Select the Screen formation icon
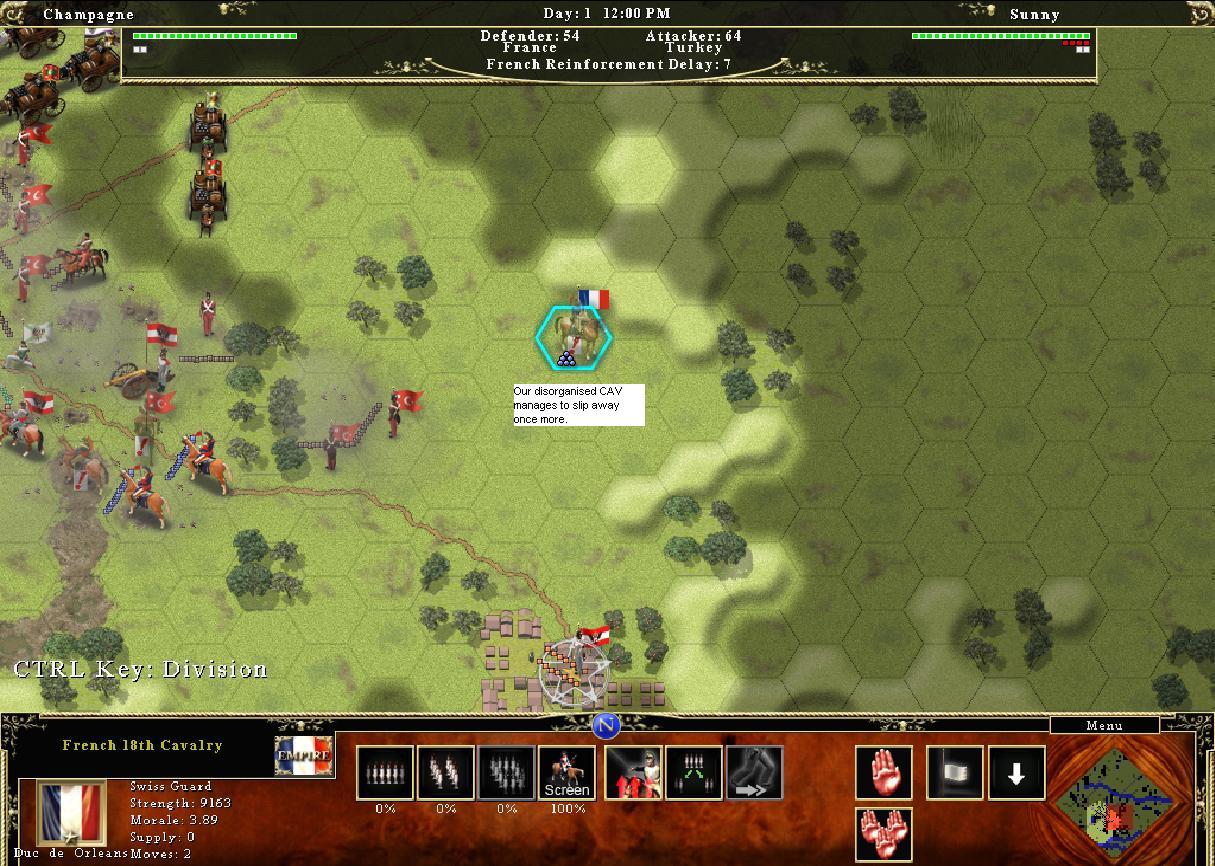This screenshot has width=1215, height=866. [x=566, y=773]
